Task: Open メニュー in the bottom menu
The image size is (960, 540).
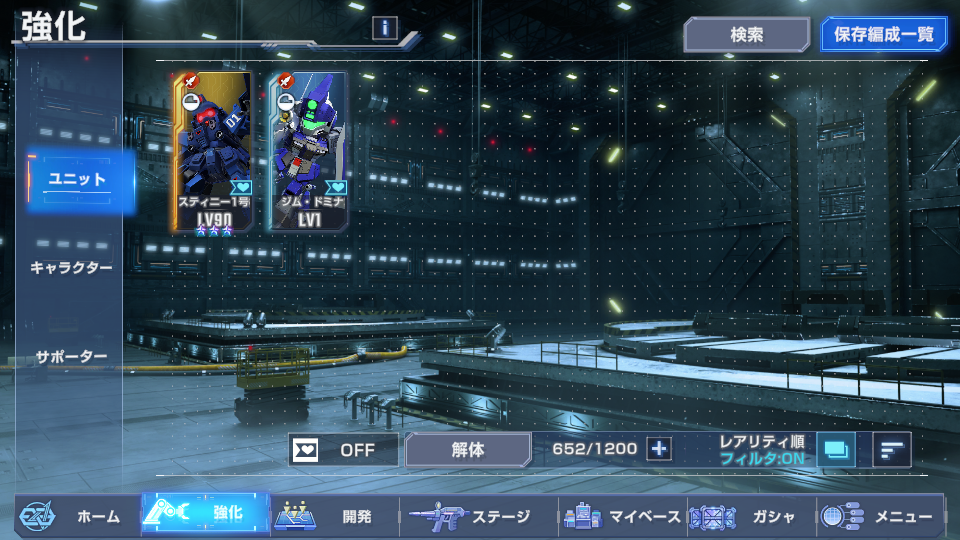Action: pos(880,517)
